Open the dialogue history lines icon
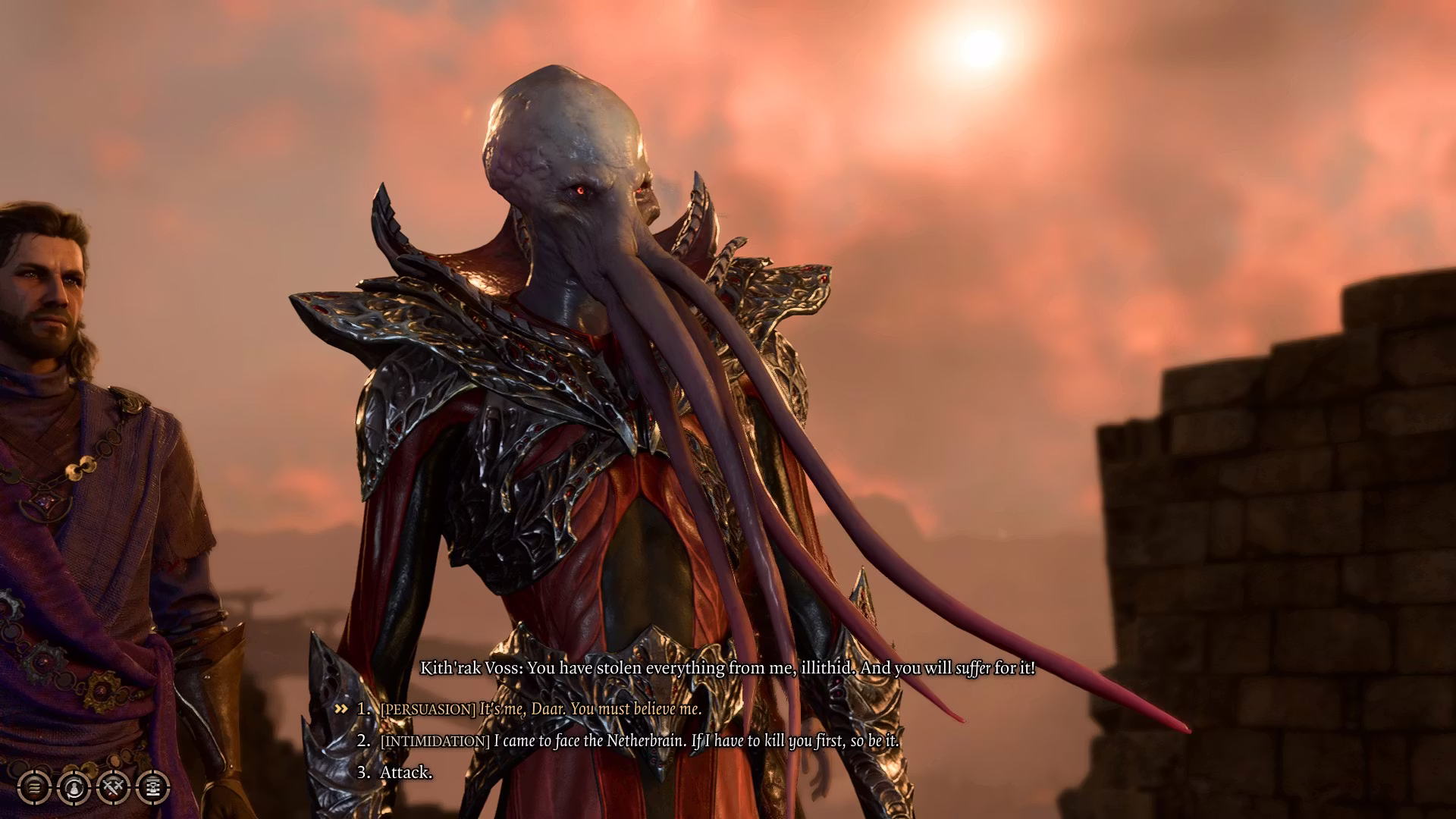The image size is (1456, 819). click(34, 788)
